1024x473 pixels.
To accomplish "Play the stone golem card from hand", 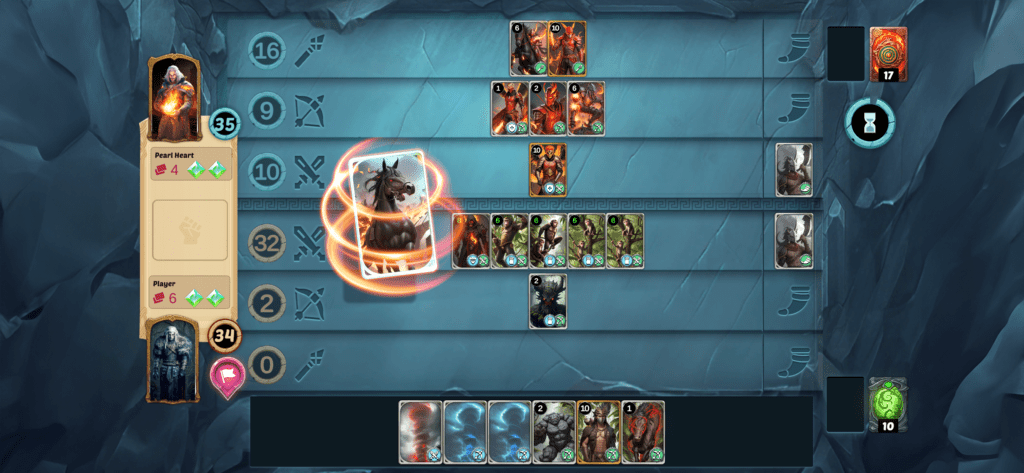I will coord(553,431).
